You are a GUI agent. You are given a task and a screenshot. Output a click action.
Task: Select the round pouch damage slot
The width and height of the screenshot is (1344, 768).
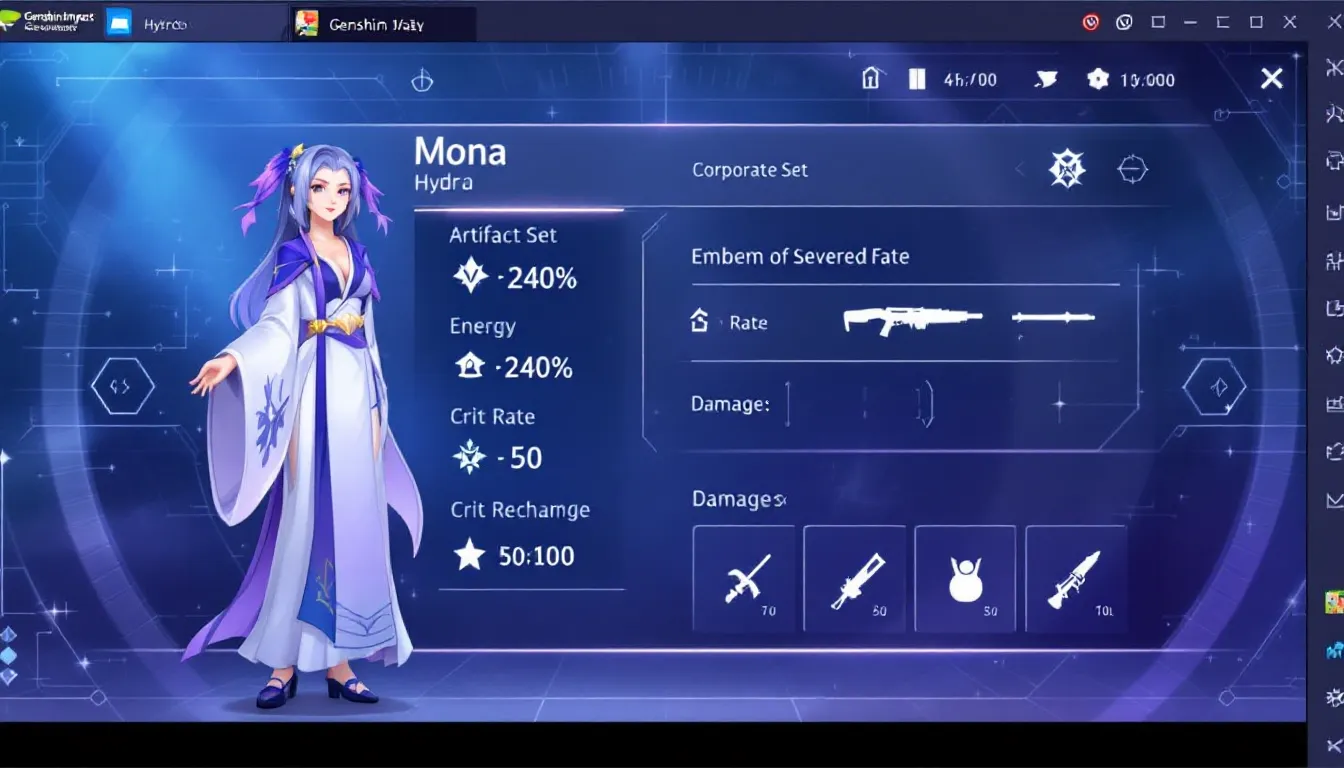(x=965, y=579)
